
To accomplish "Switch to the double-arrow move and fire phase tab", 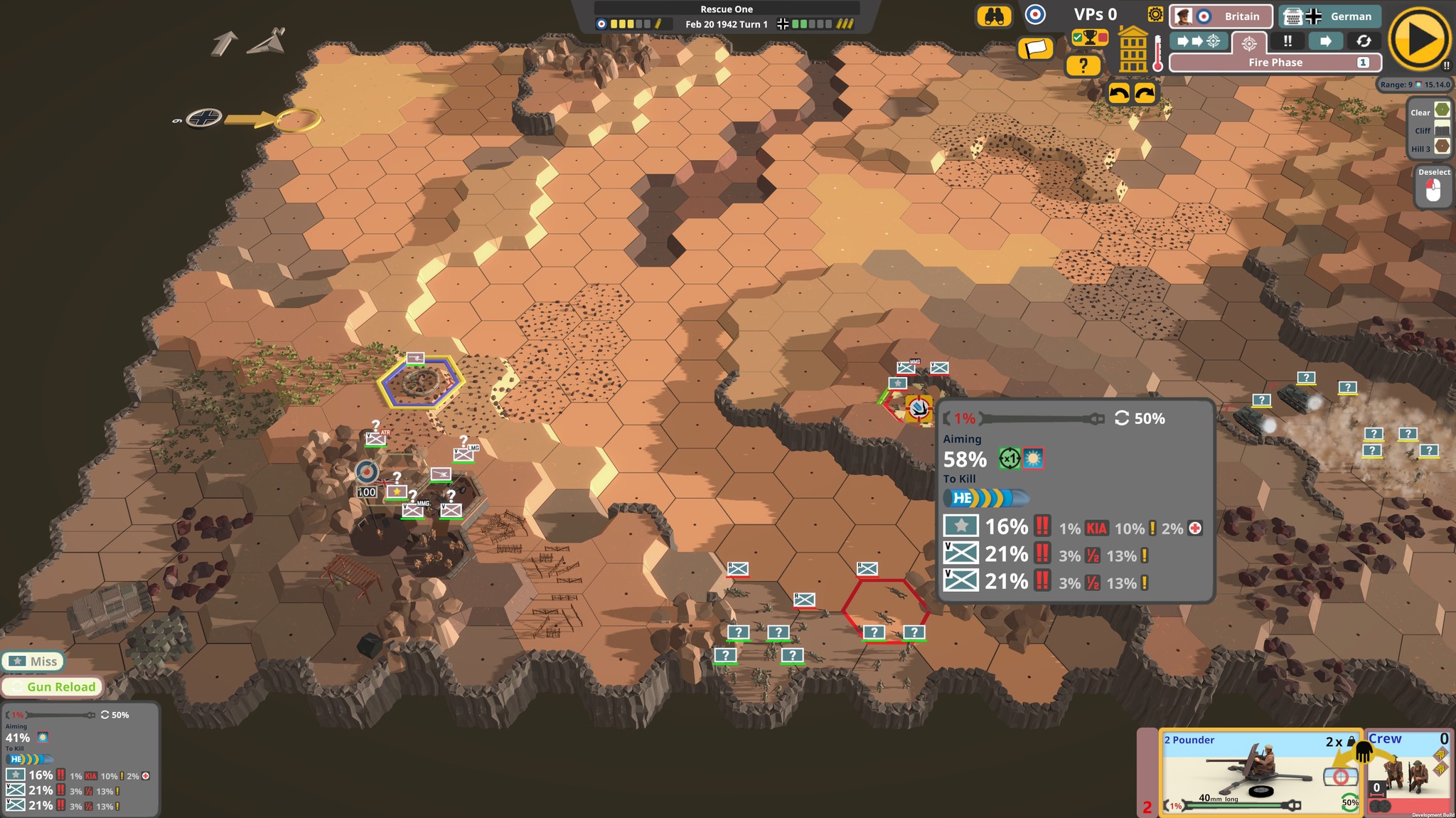I will (1199, 41).
